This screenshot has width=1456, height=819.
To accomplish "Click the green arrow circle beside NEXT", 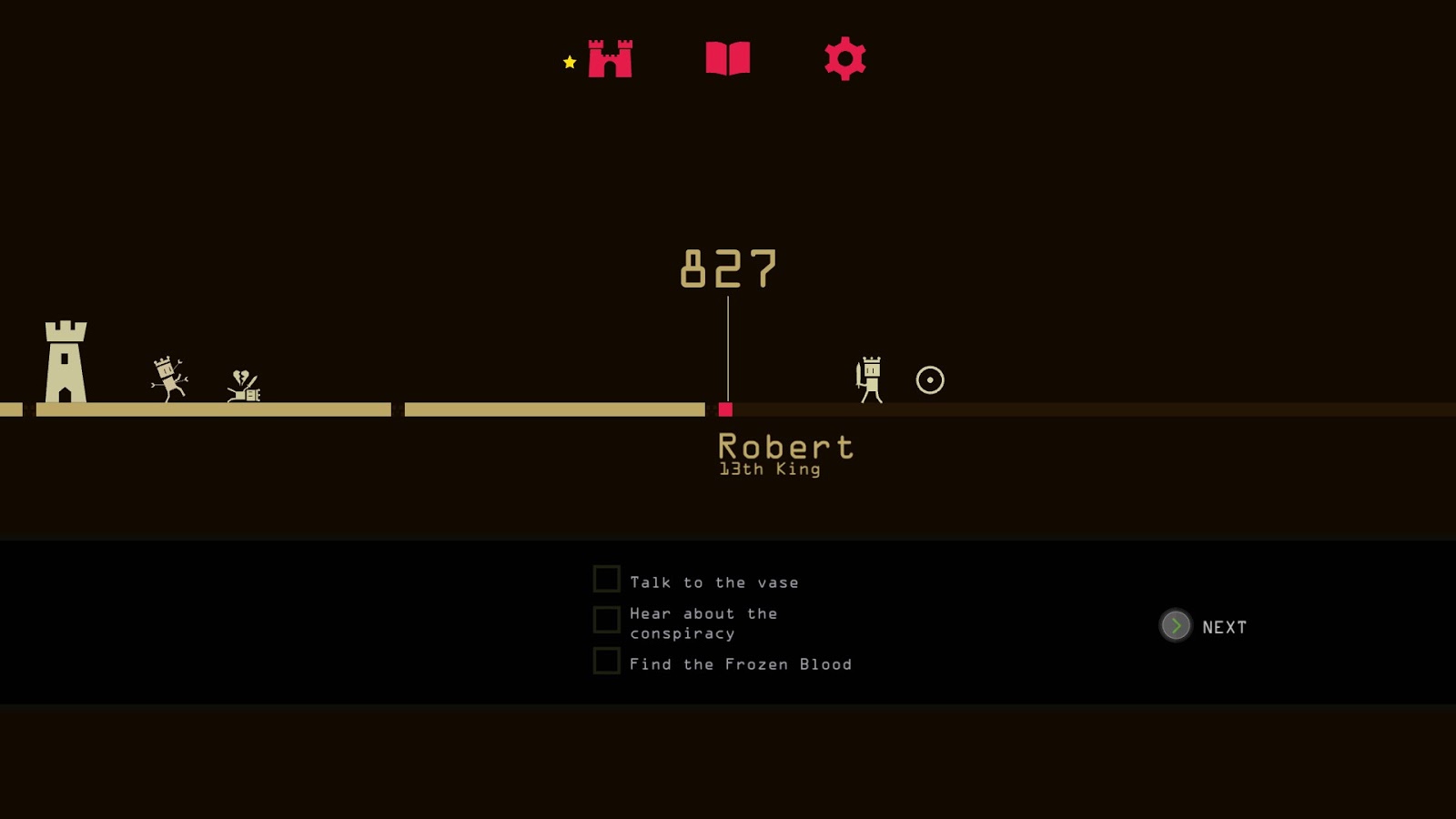I will point(1175,626).
